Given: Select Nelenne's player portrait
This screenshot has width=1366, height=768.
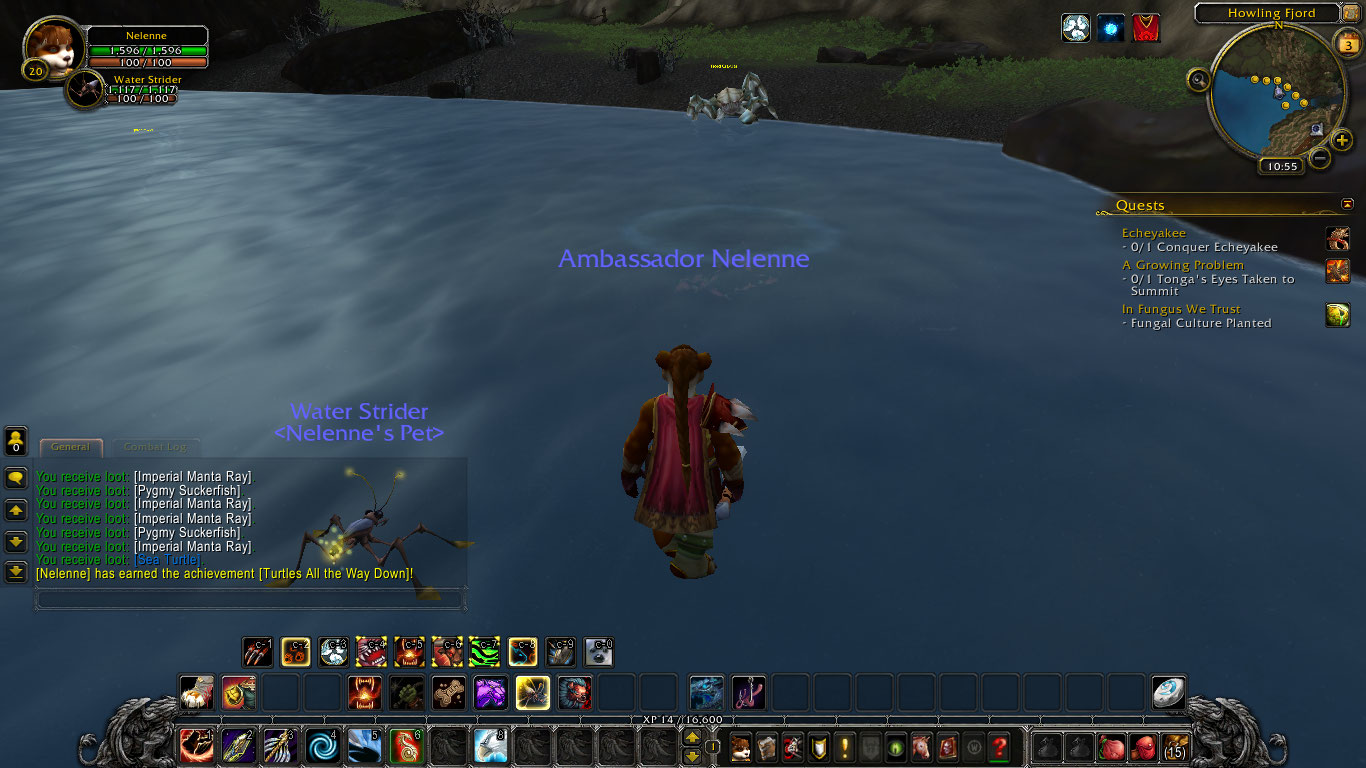Looking at the screenshot, I should tap(54, 48).
